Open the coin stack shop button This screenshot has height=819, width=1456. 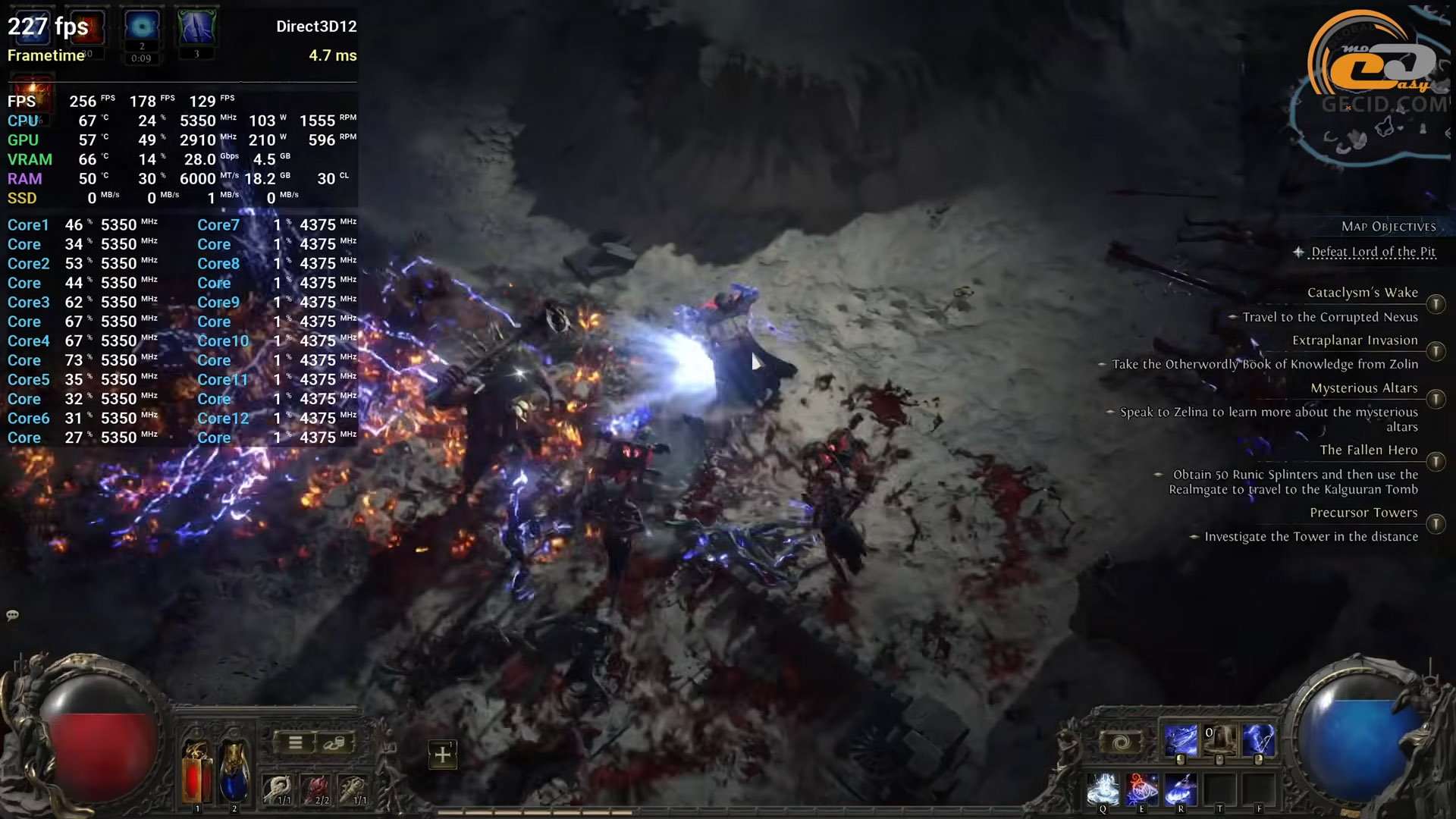coord(334,743)
